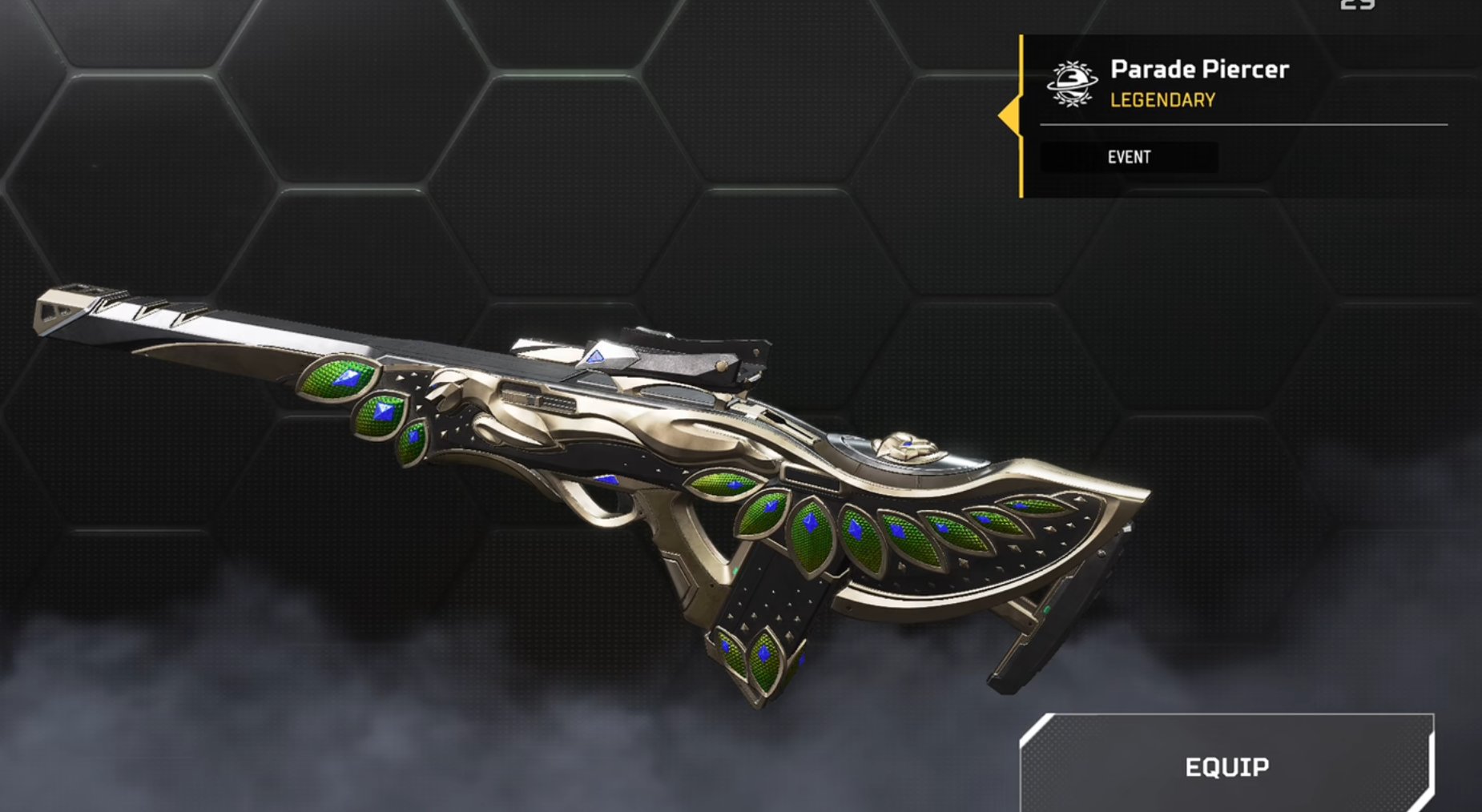Select the Parade Piercer legendary skin entry
The image size is (1482, 812).
(x=1198, y=83)
